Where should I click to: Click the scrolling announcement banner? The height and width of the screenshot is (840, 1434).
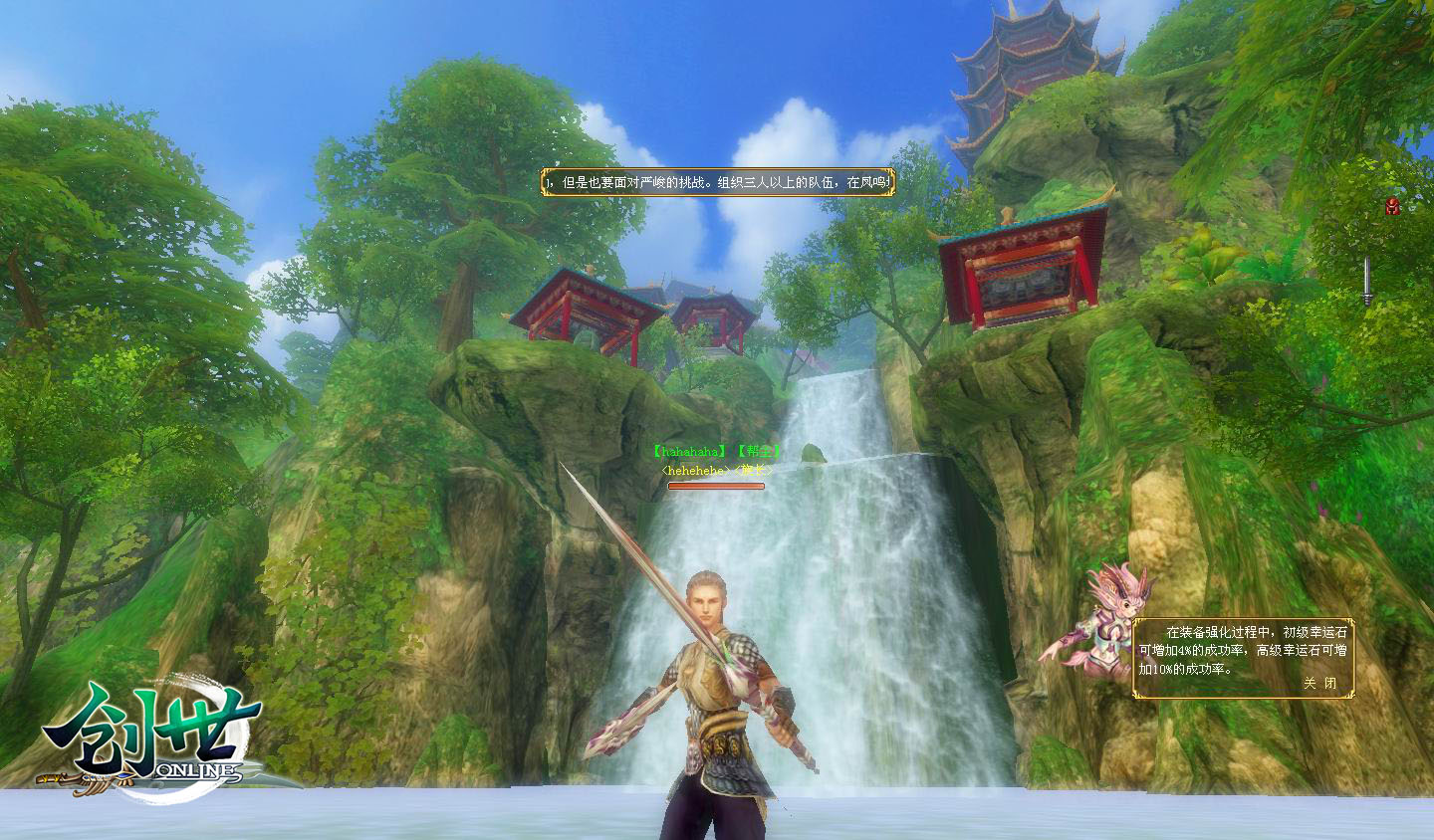point(717,182)
